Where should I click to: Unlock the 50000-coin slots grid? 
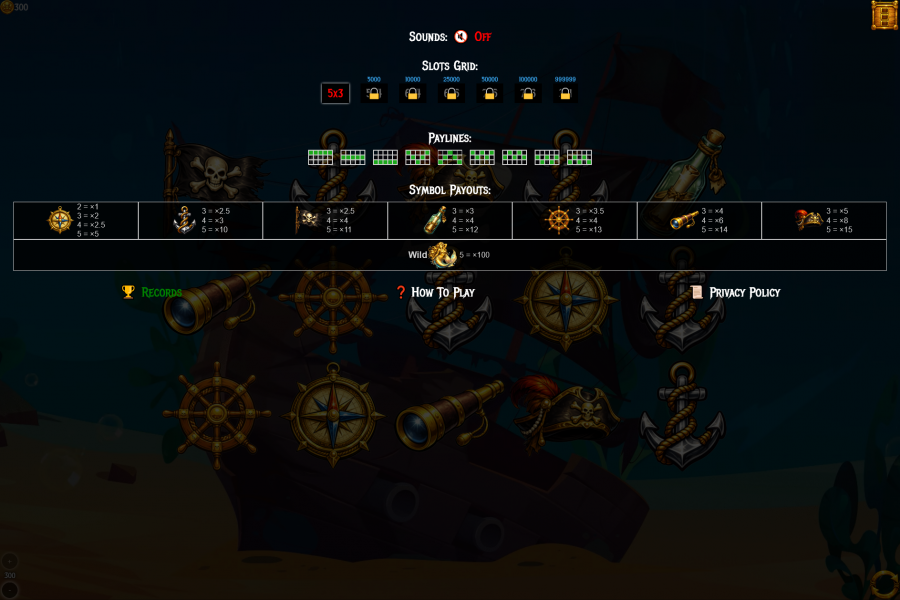(489, 94)
